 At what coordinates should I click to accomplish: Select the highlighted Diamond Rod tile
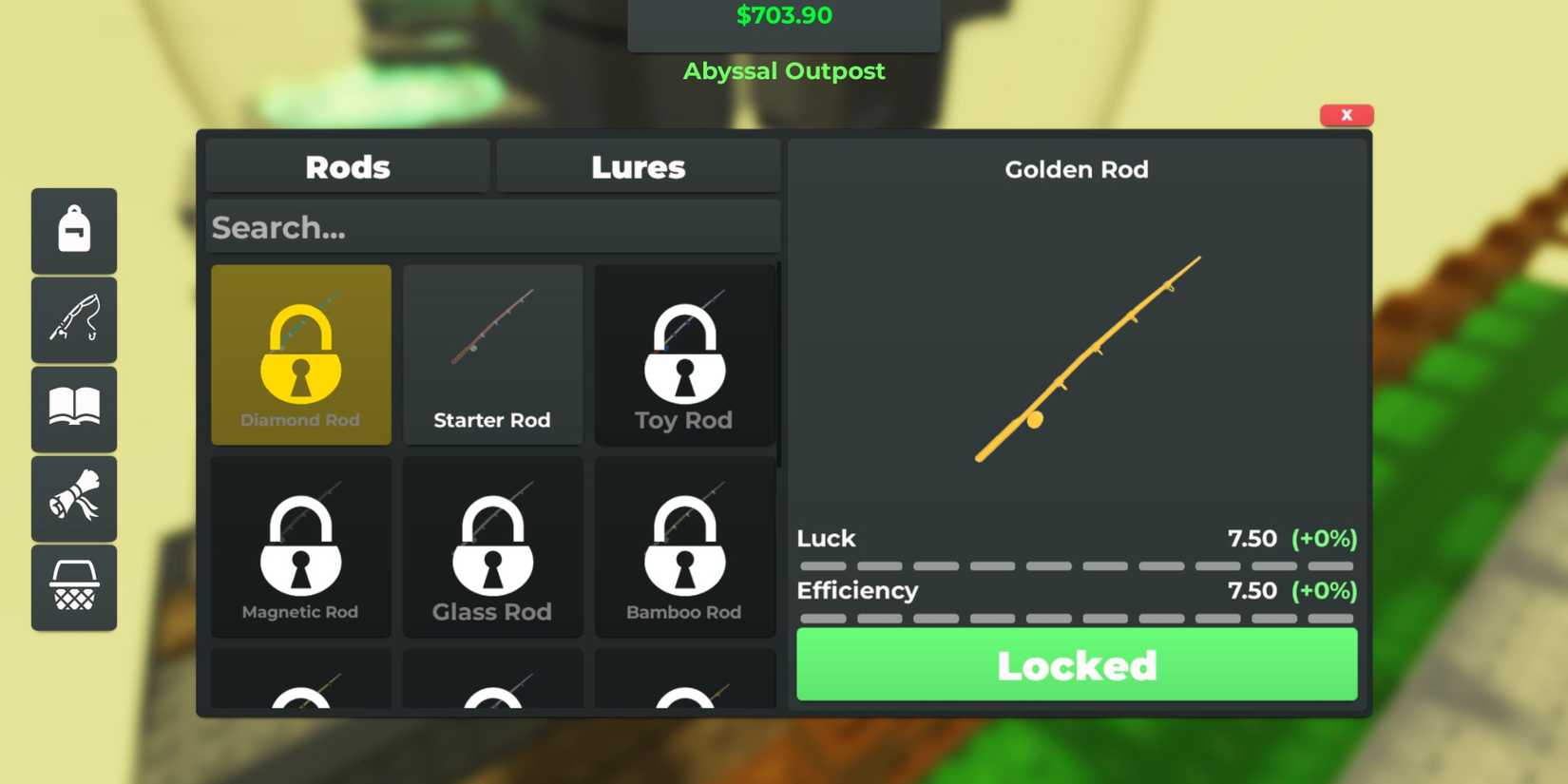click(300, 355)
